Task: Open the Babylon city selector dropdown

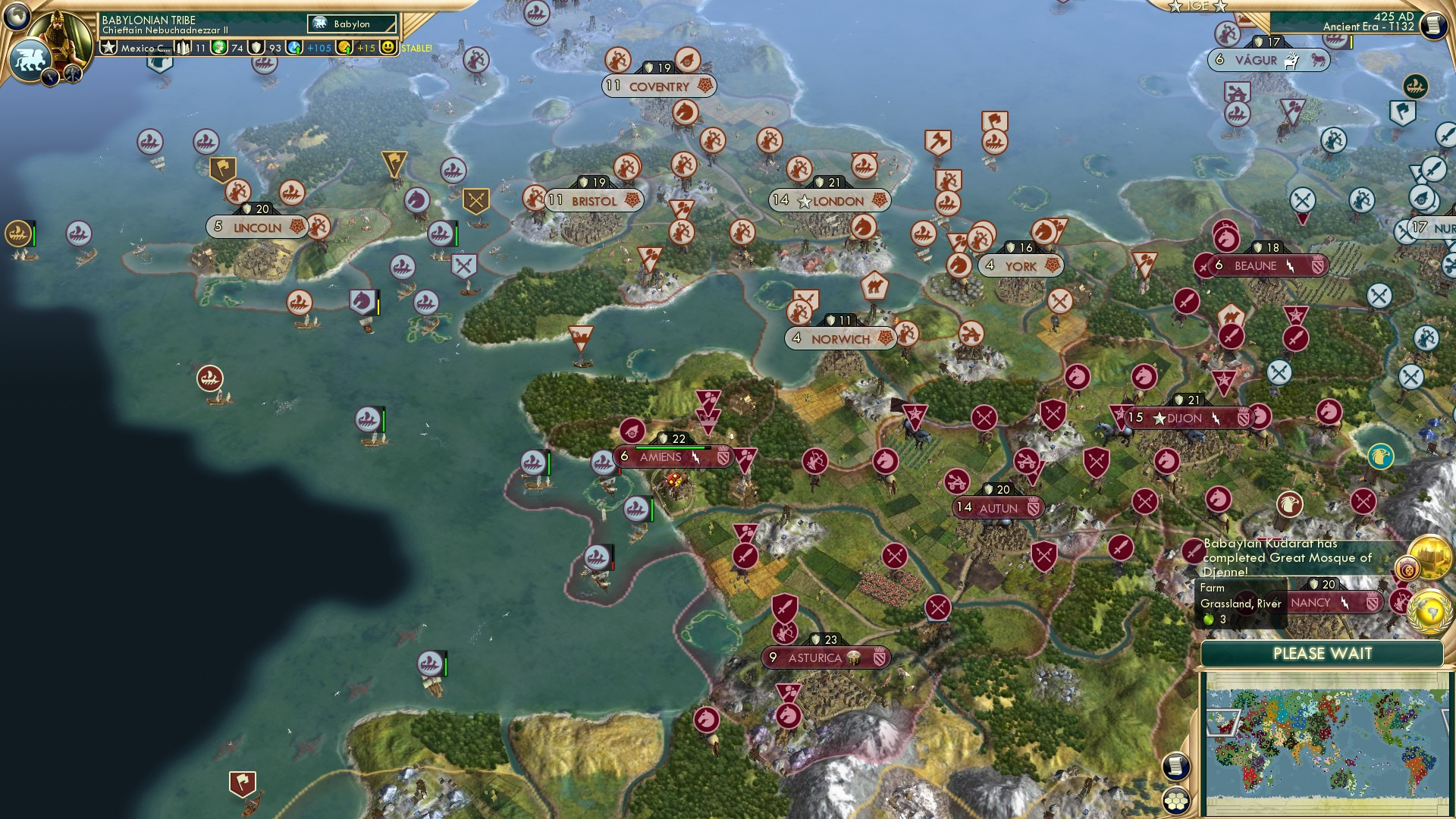Action: tap(351, 24)
